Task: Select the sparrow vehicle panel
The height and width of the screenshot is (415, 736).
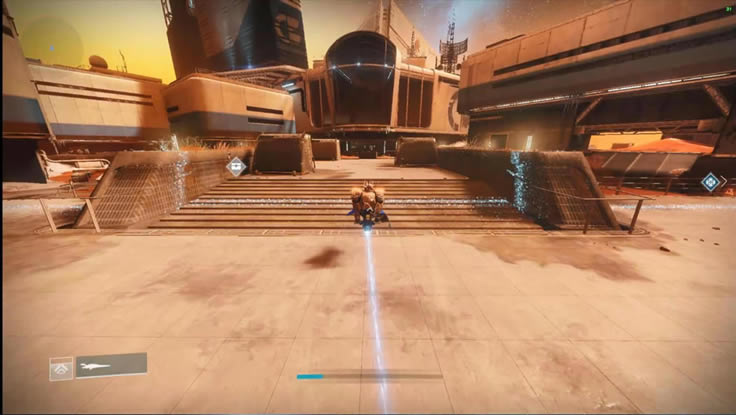Action: point(111,366)
